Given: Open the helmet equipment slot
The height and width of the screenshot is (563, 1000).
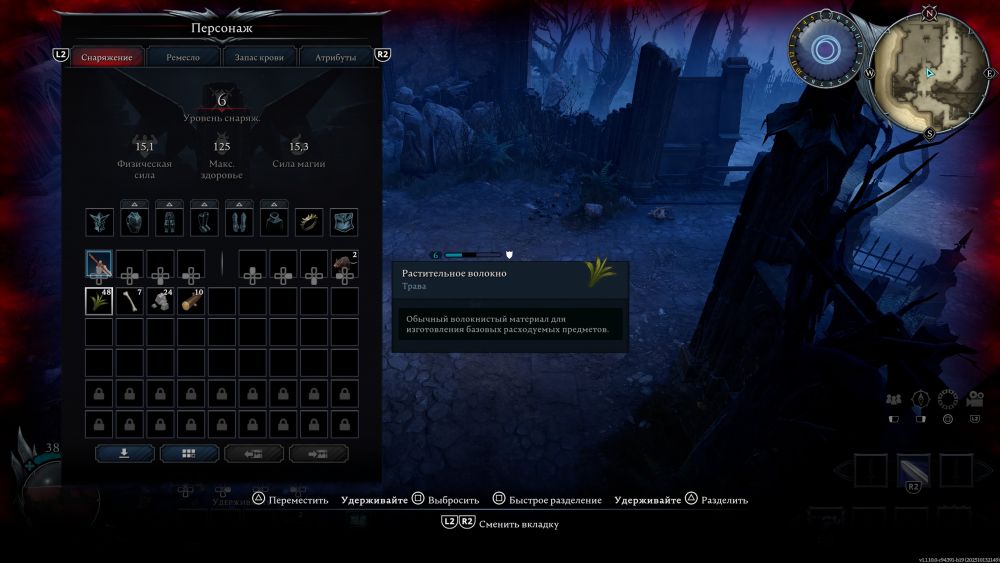Looking at the screenshot, I should pyautogui.click(x=99, y=222).
